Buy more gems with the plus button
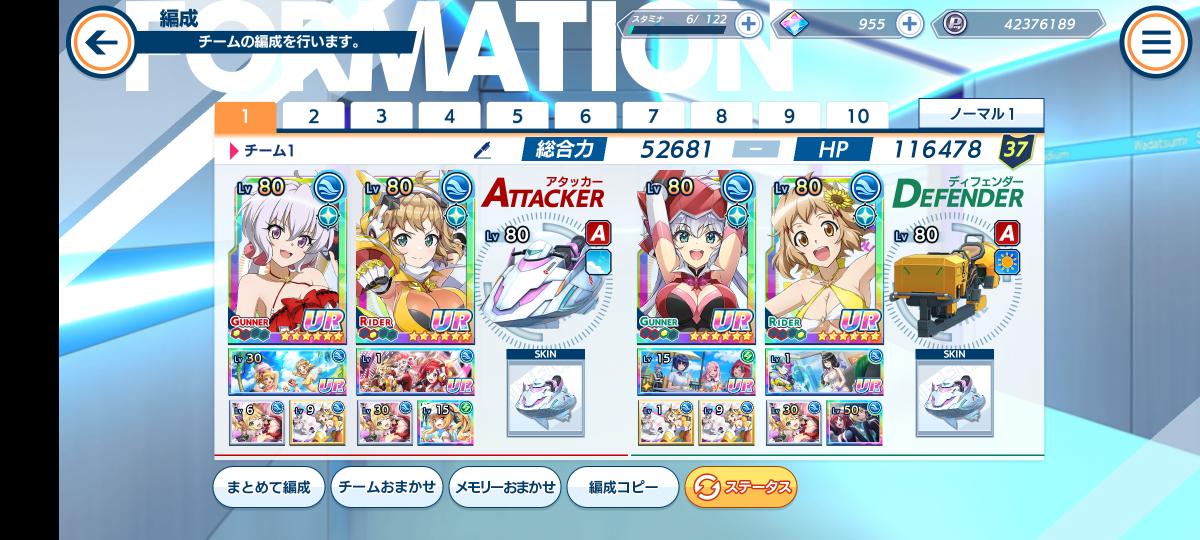 coord(909,23)
